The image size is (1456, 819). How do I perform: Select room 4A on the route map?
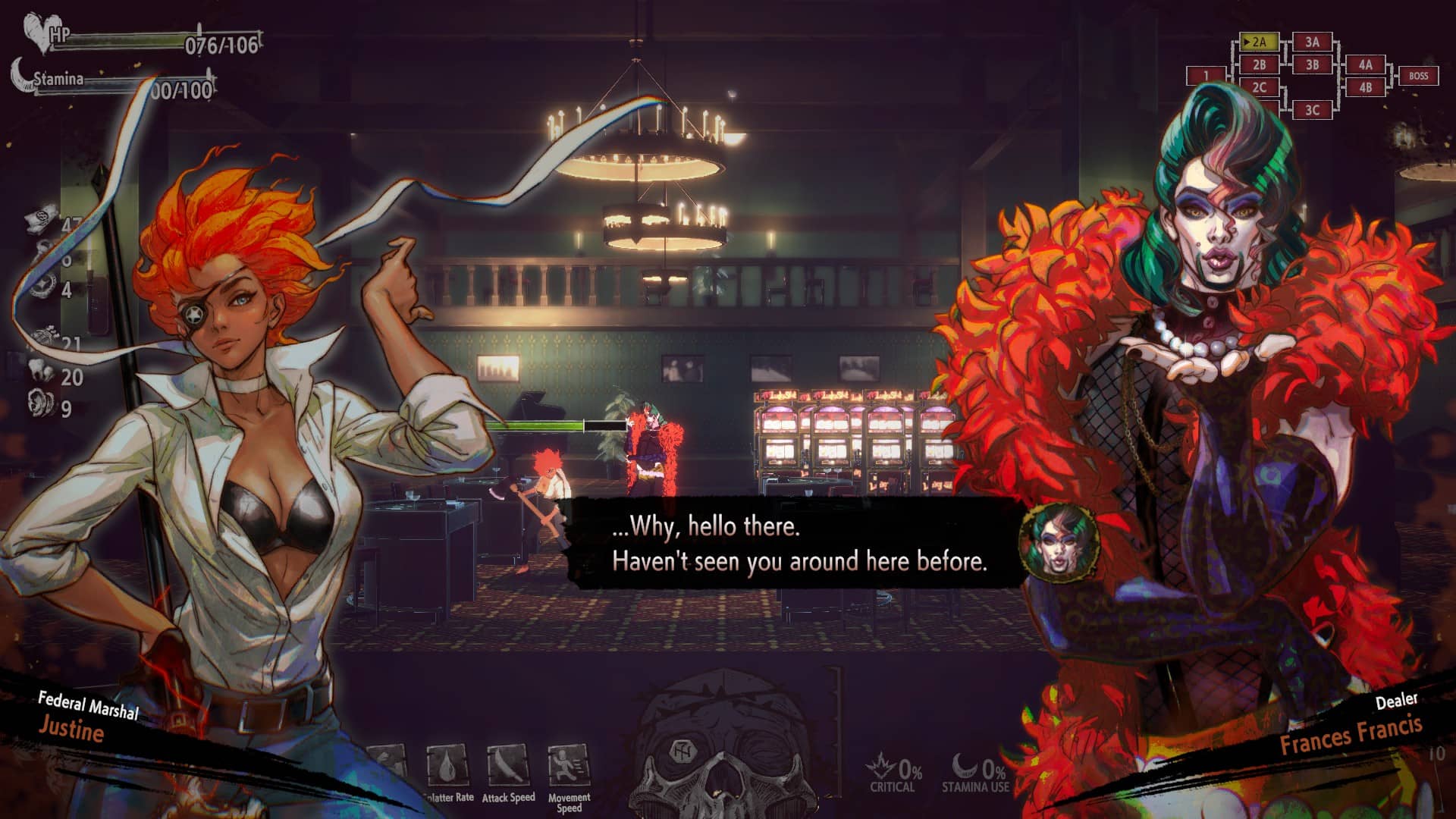pyautogui.click(x=1365, y=65)
